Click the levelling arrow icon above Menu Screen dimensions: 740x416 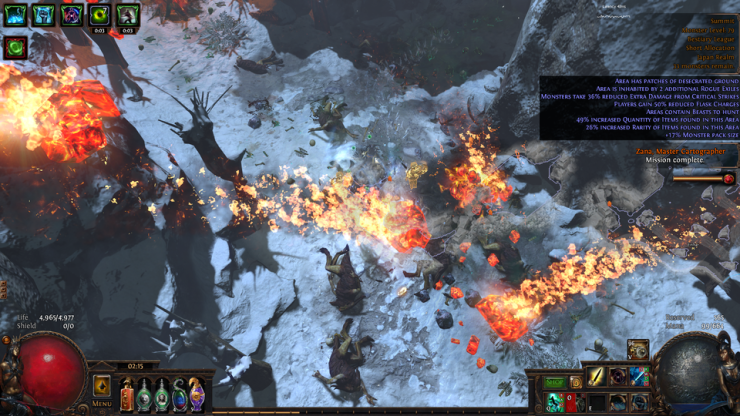[x=102, y=385]
